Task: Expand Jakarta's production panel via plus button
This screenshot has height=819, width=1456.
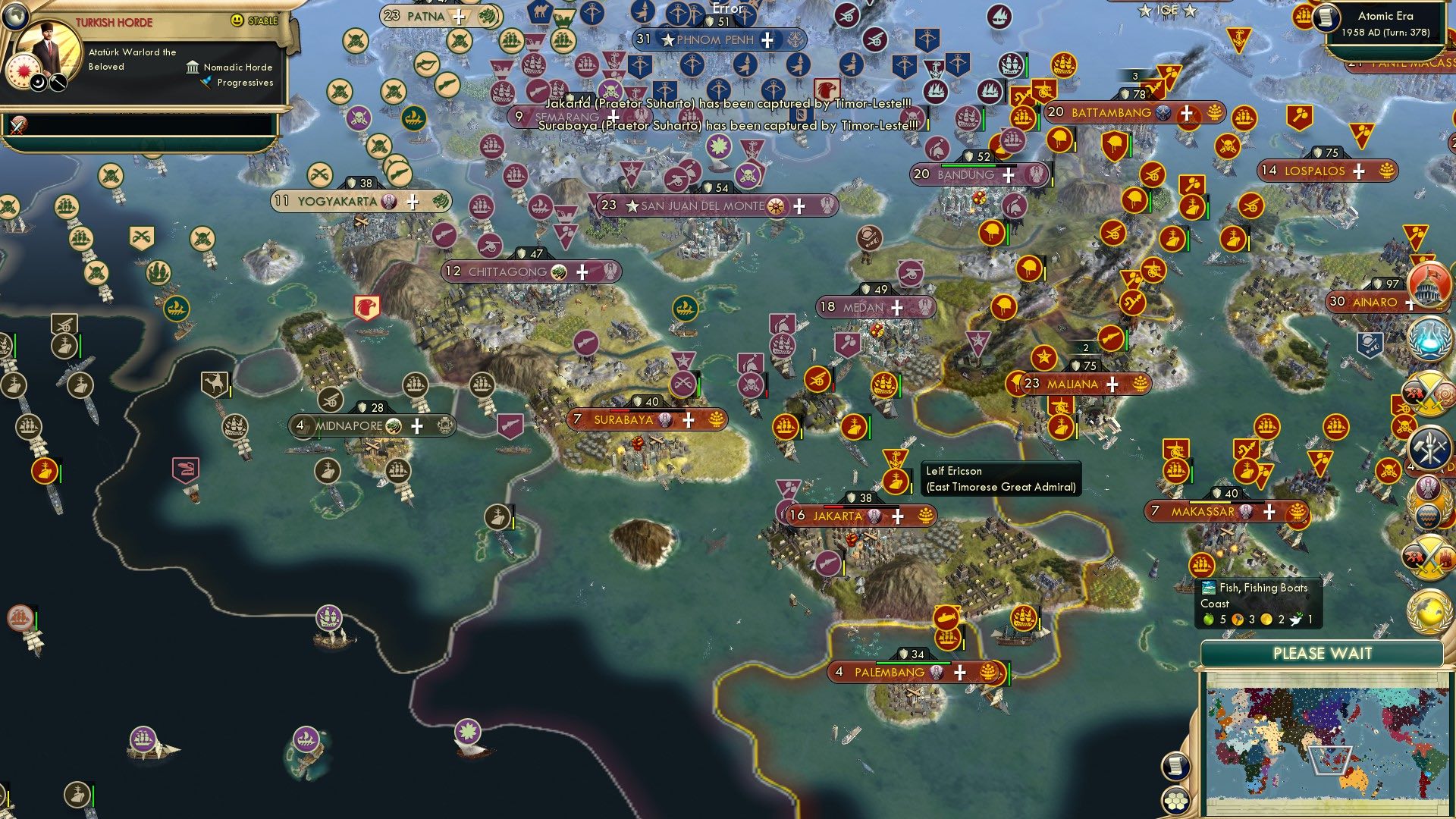Action: pyautogui.click(x=899, y=515)
